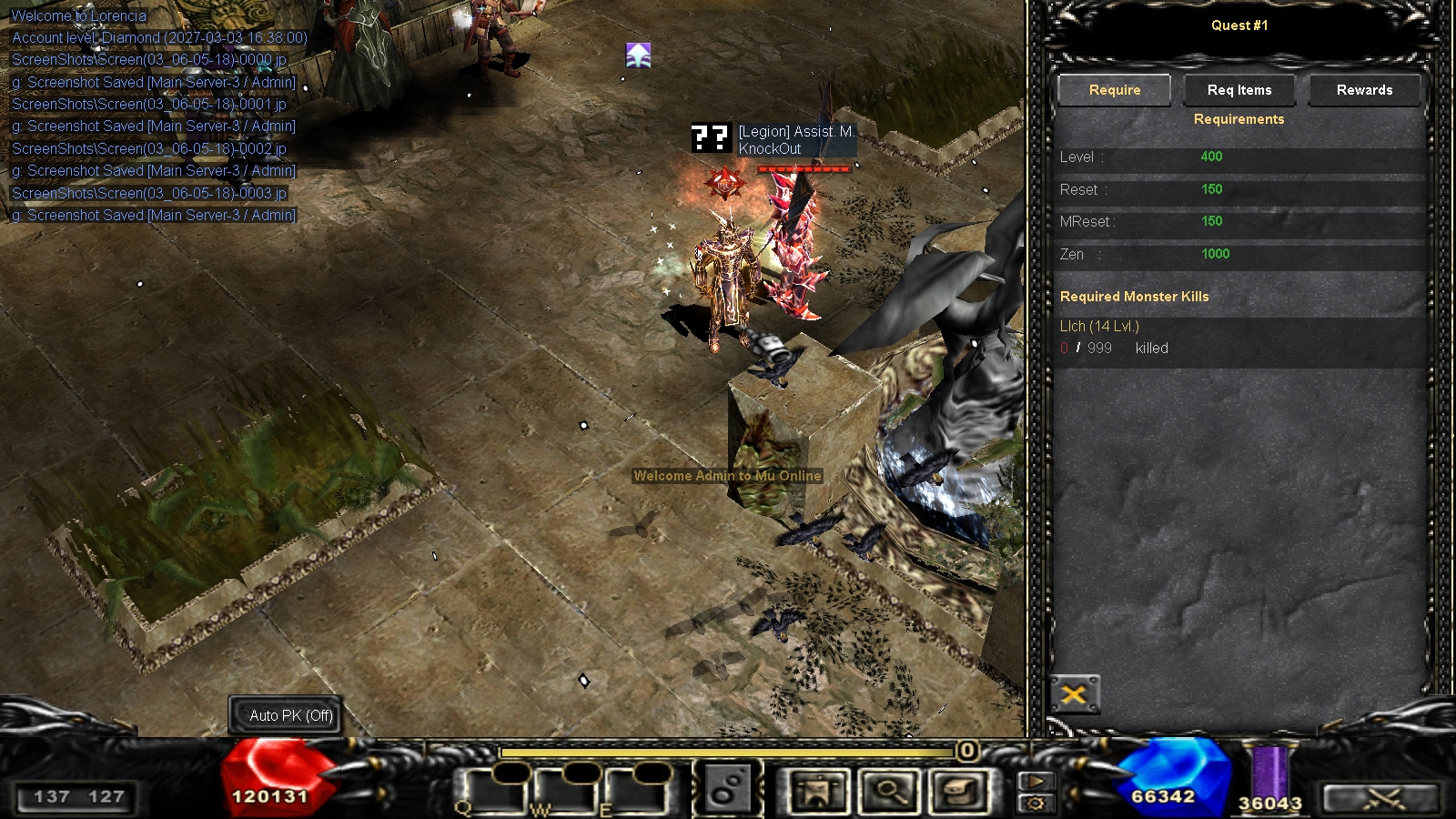
Task: Open the small gear settings button
Action: click(1036, 803)
